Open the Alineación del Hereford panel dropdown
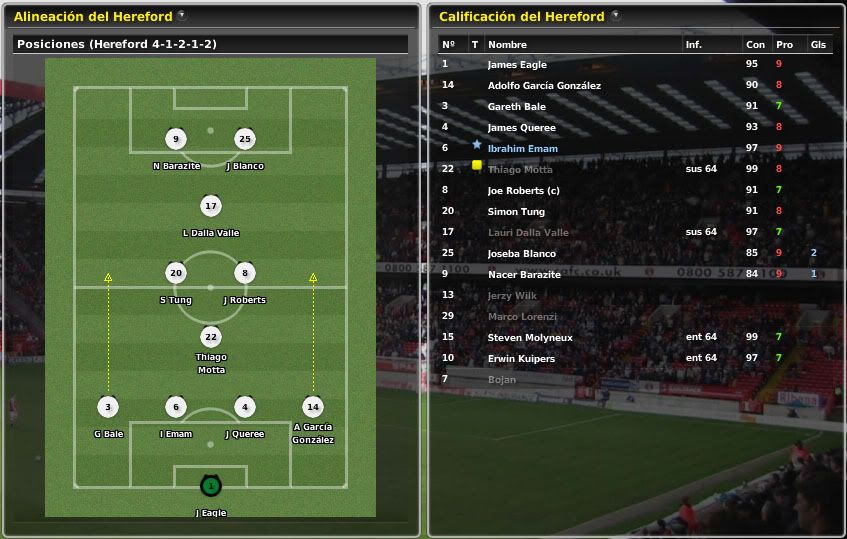This screenshot has height=539, width=847. [181, 16]
